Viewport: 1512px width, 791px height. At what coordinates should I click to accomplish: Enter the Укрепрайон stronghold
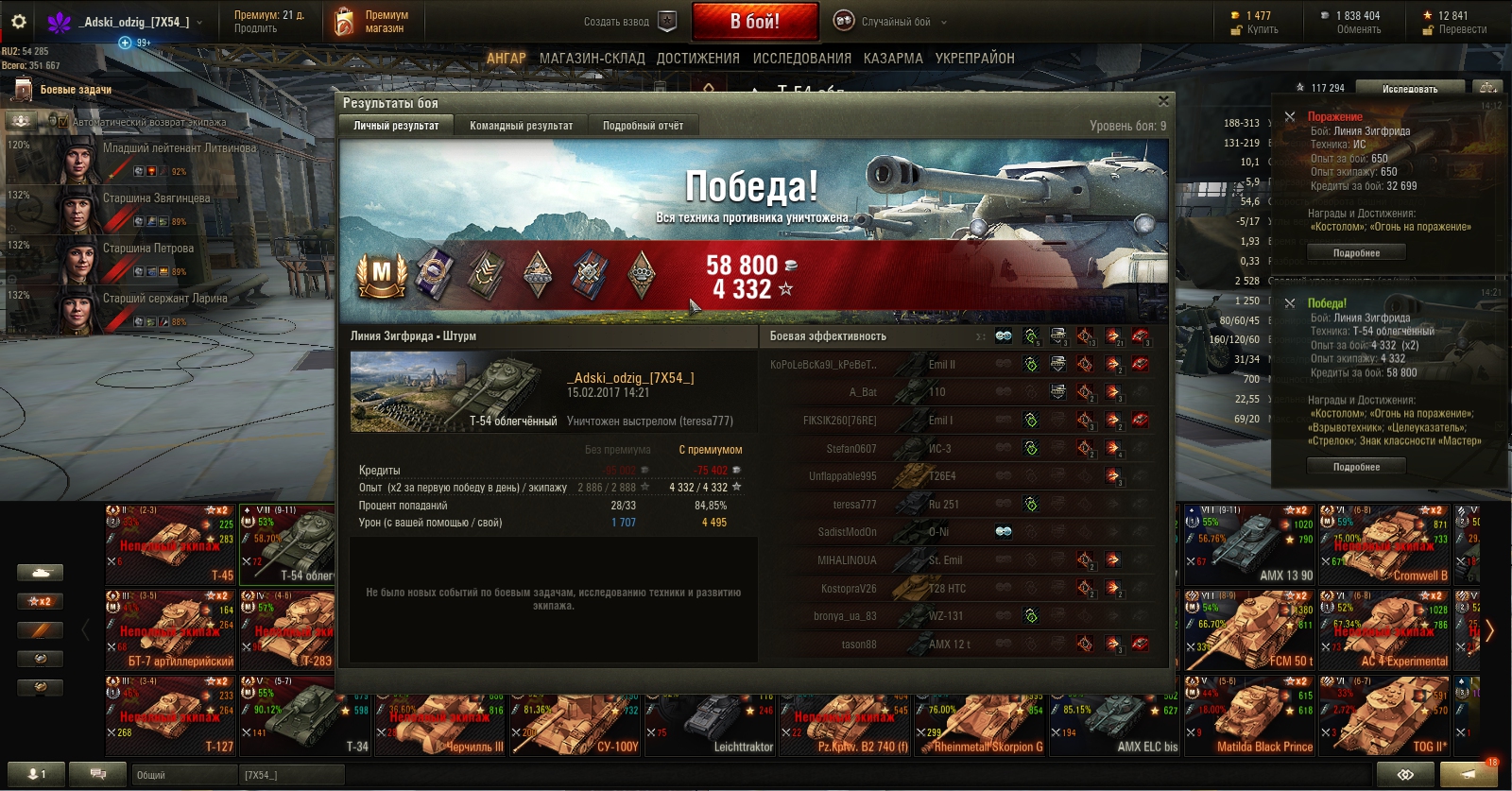click(974, 59)
